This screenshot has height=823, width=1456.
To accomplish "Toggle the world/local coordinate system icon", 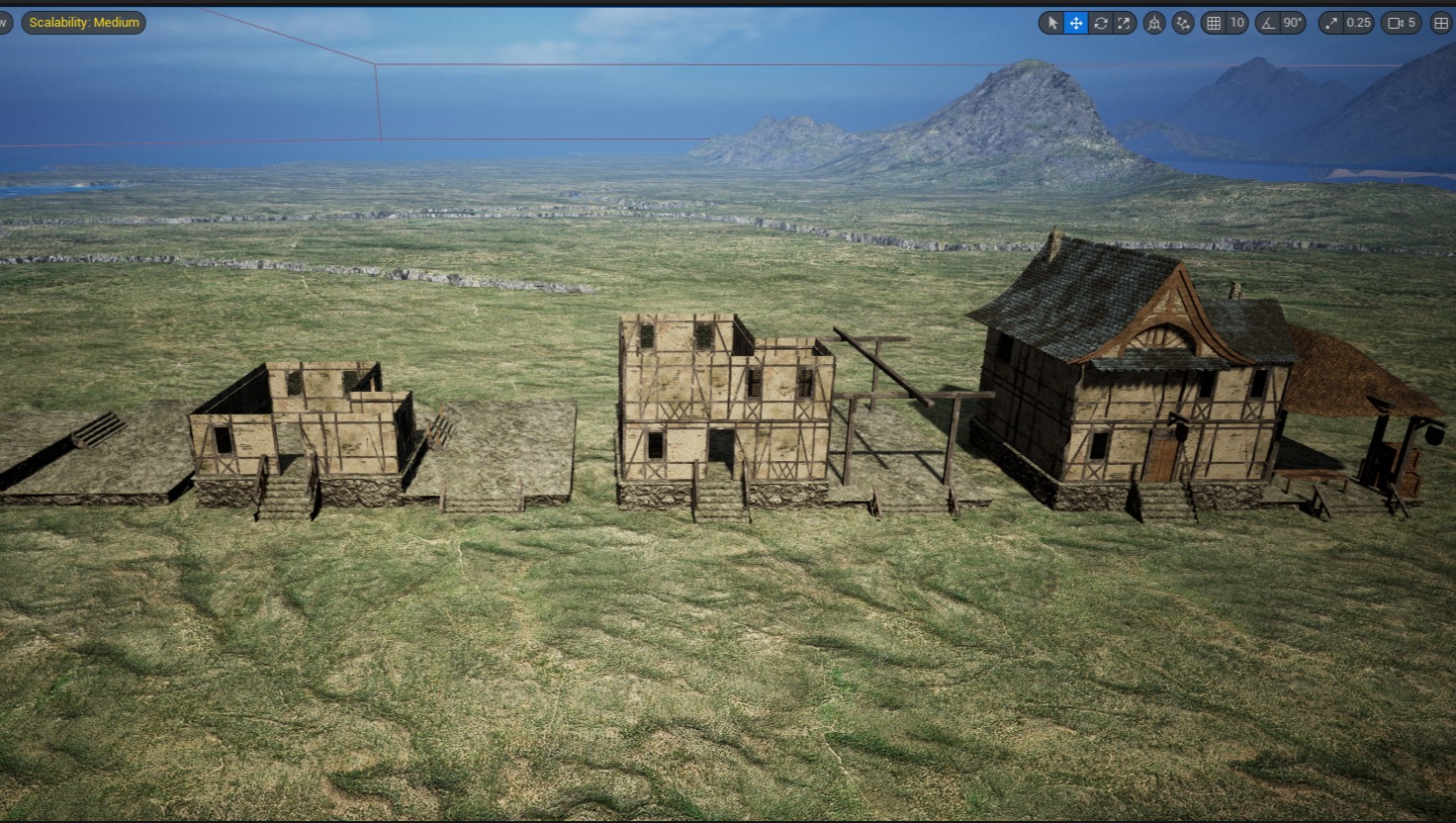I will (1154, 23).
